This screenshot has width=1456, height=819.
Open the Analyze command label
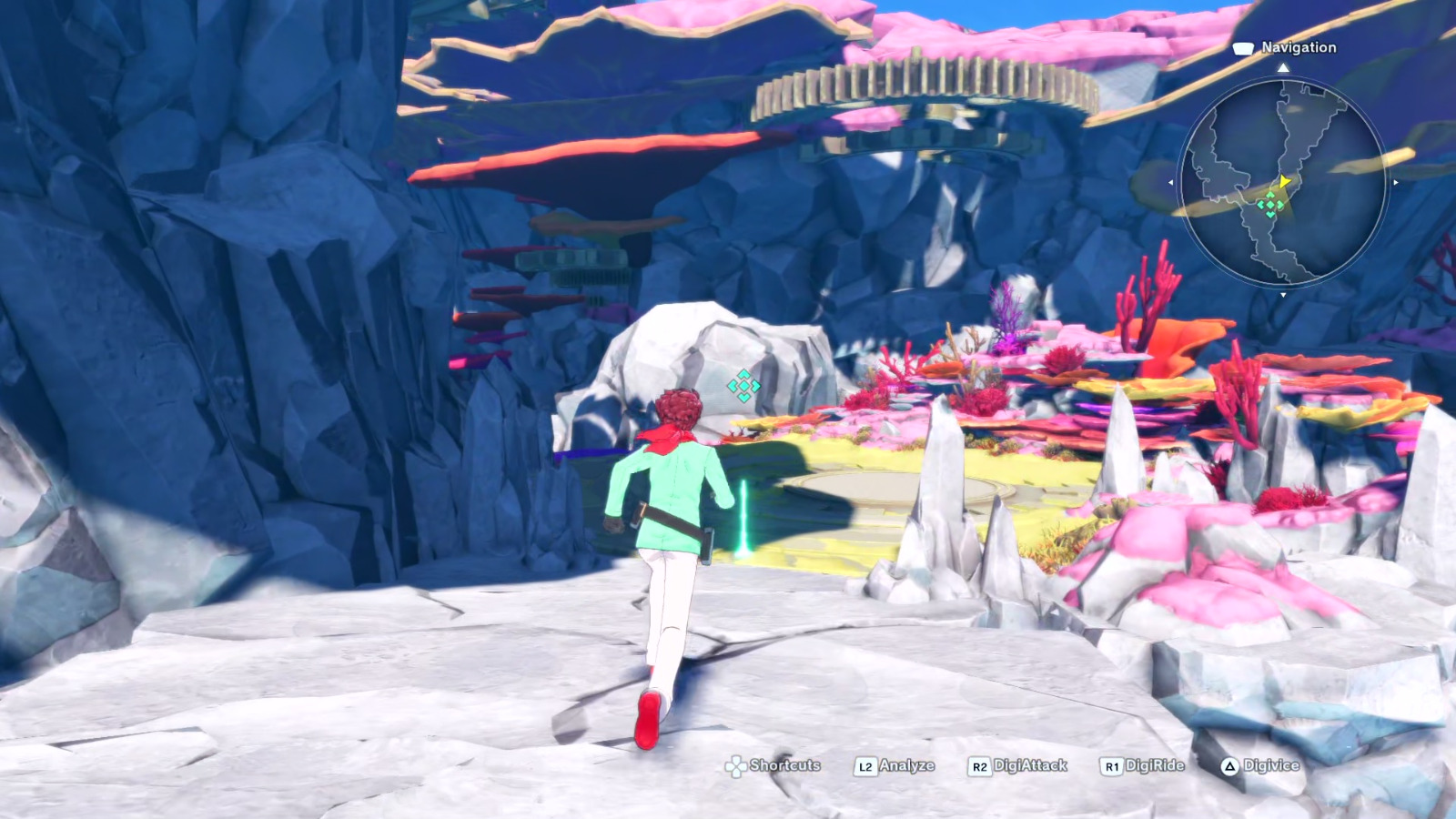coord(907,767)
